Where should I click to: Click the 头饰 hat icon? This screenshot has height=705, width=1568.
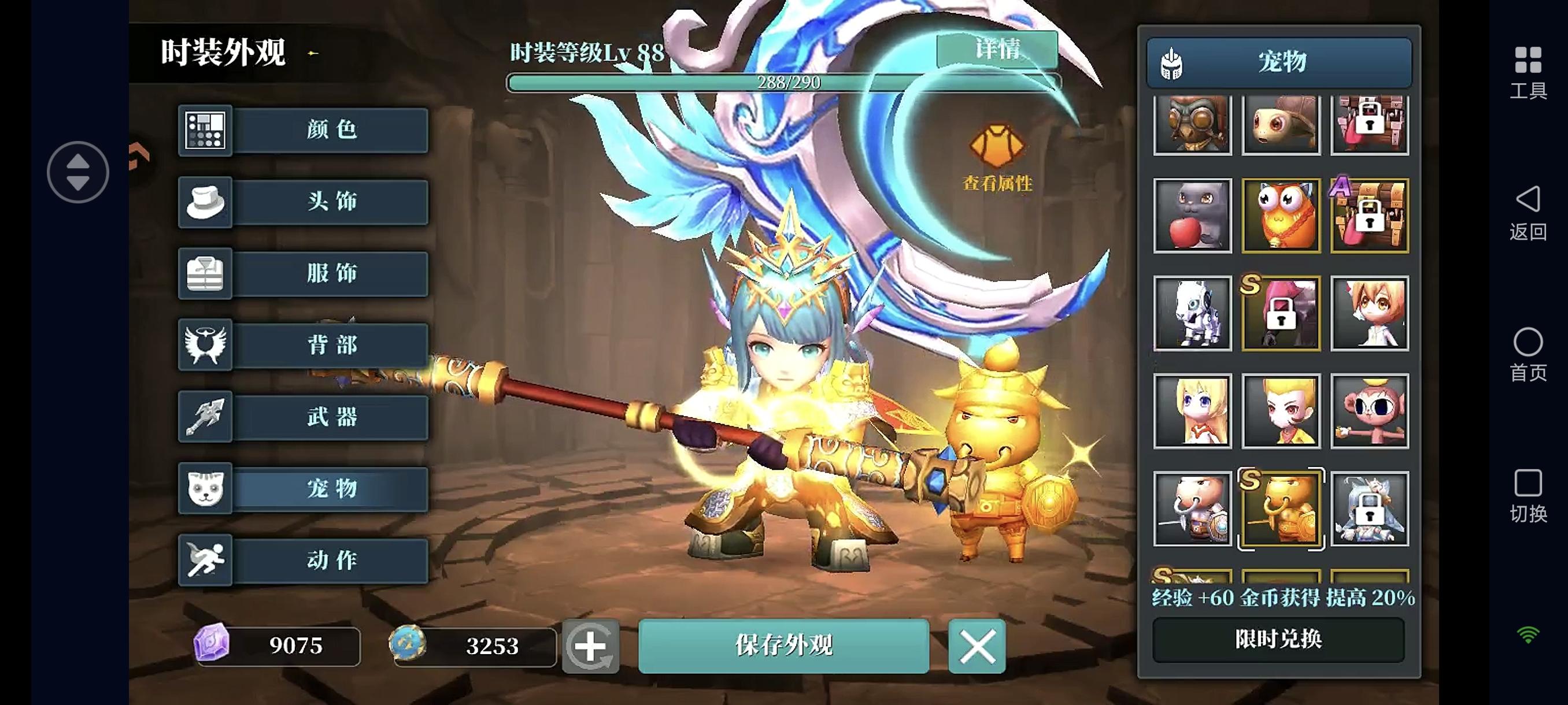coord(205,202)
